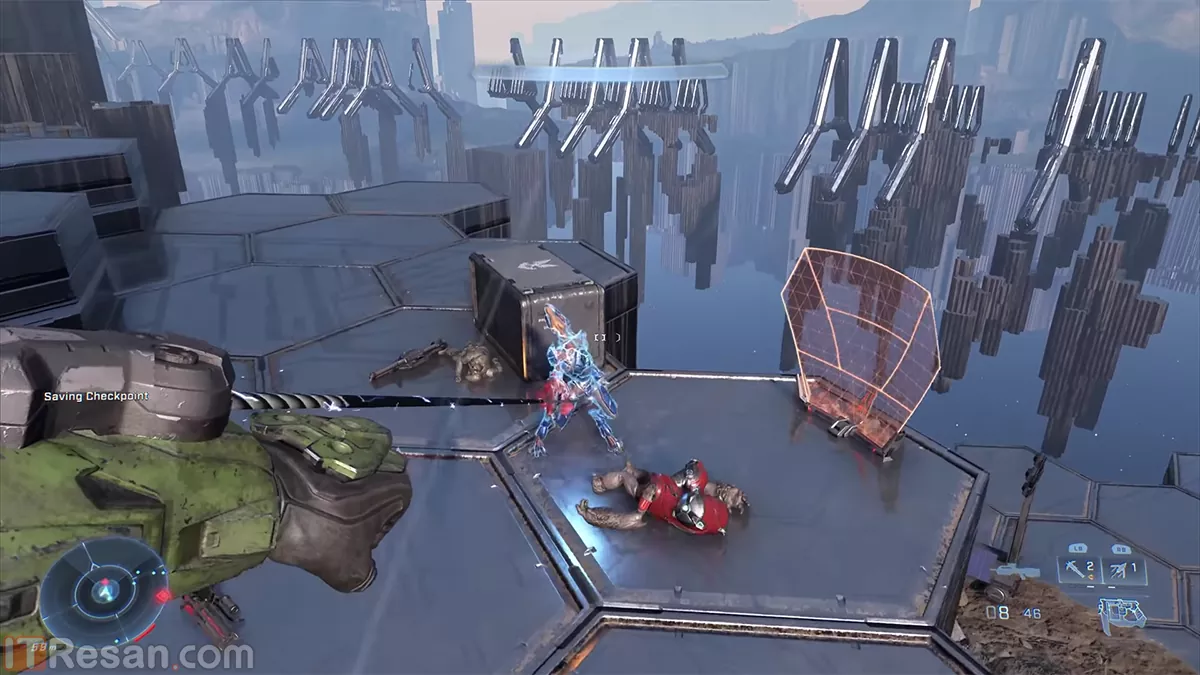Click the equipped weapon icon below the slots
The height and width of the screenshot is (675, 1200).
click(1121, 610)
